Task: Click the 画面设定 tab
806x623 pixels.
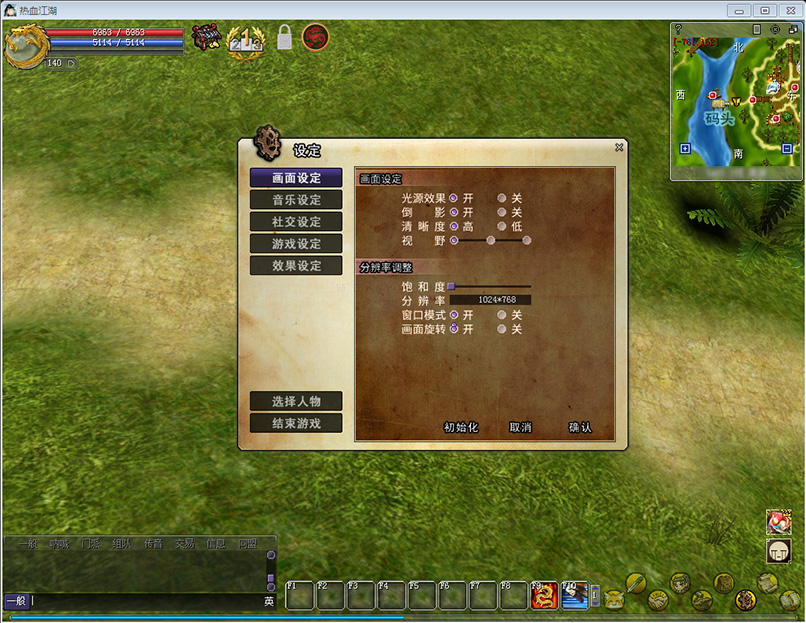Action: pos(296,178)
